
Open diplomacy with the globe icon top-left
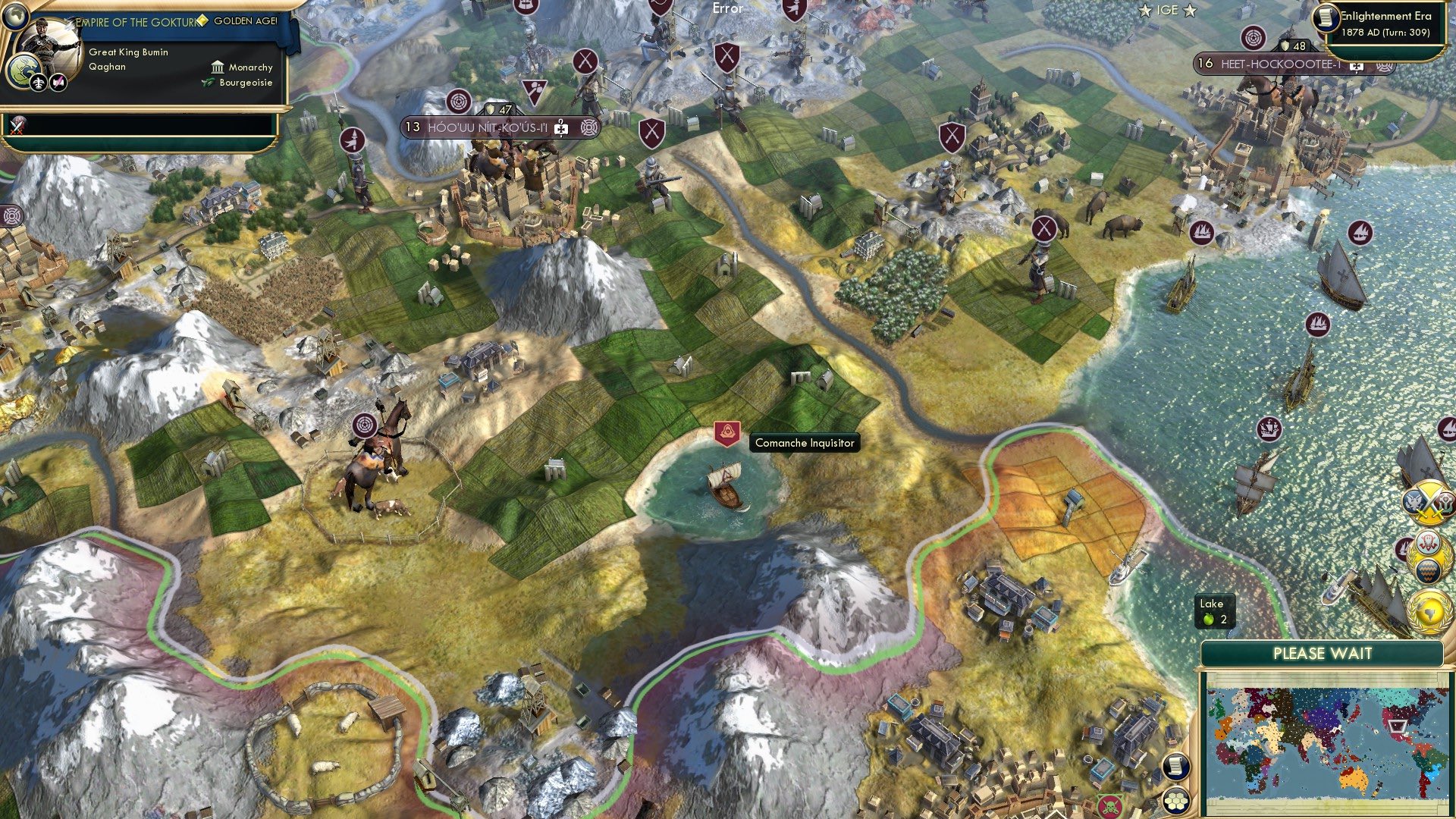pos(15,16)
